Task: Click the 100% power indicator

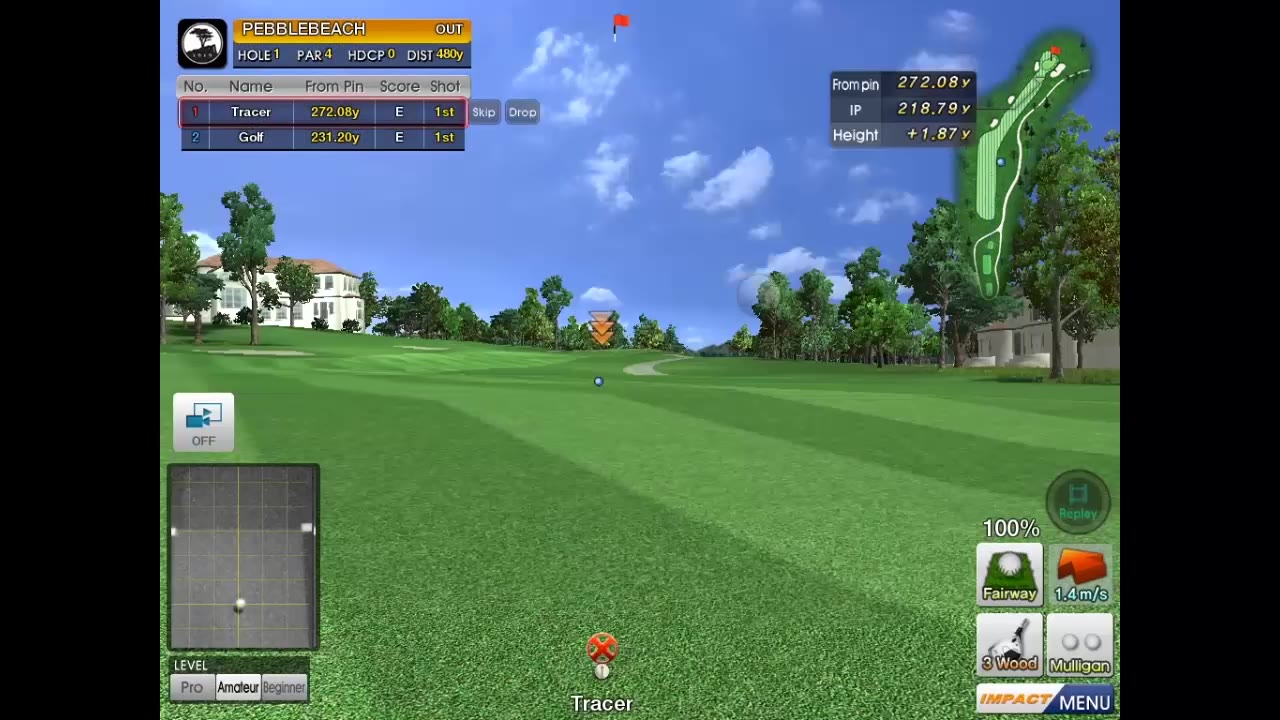Action: [1010, 528]
